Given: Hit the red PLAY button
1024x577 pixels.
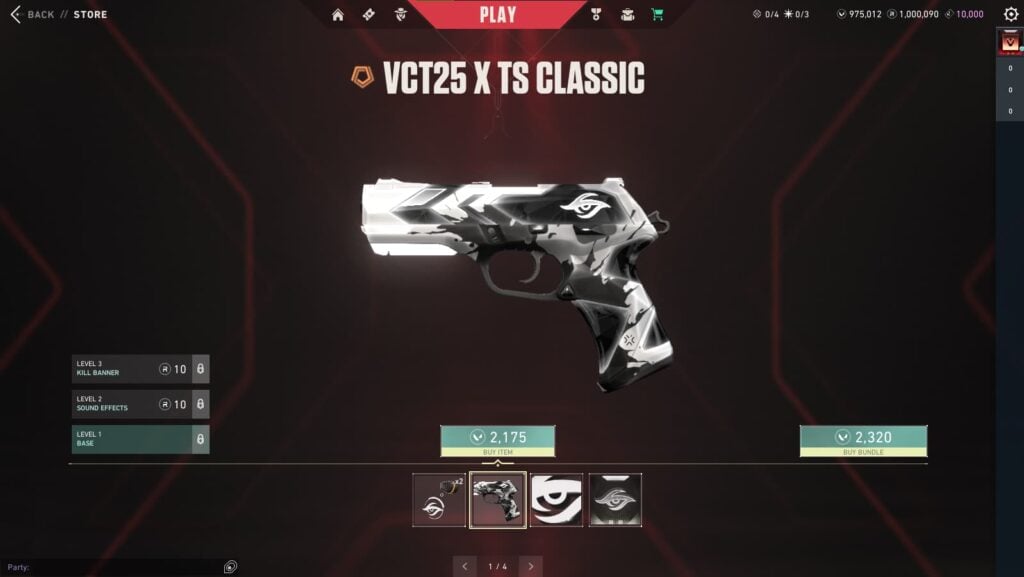Looking at the screenshot, I should 497,14.
